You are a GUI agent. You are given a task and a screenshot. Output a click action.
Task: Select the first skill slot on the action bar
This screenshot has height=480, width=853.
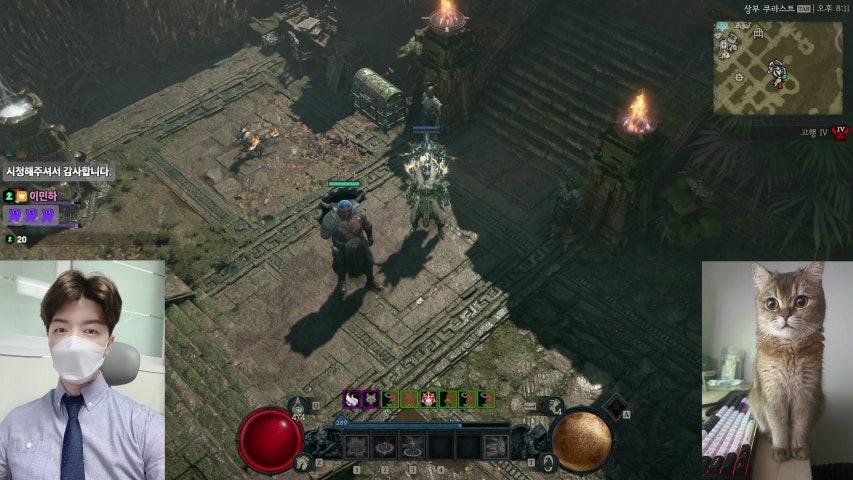tap(358, 447)
